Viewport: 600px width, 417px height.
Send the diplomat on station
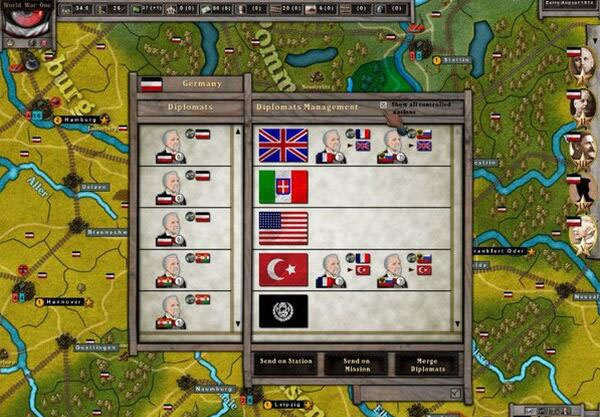point(285,363)
